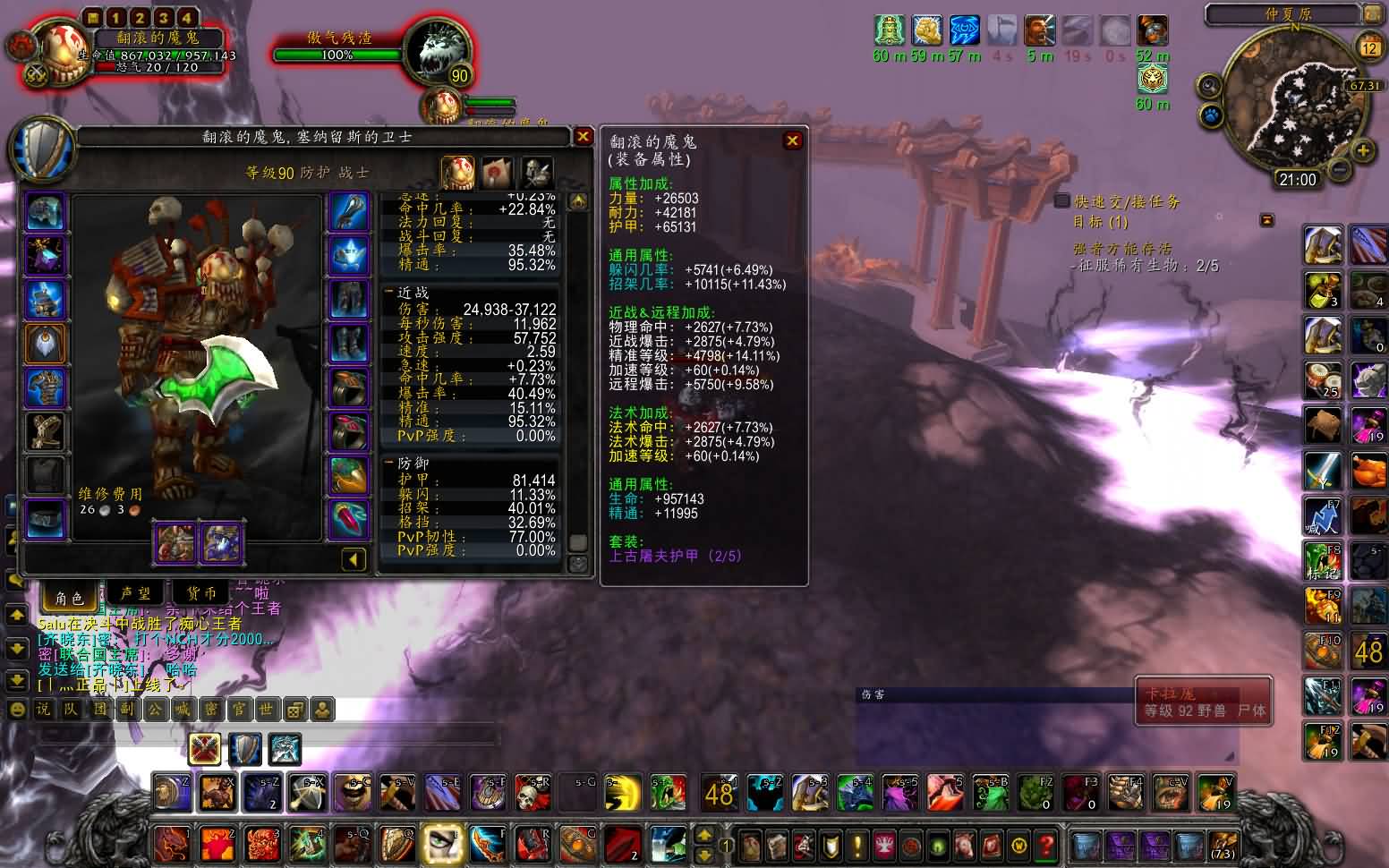Open the minimap tracking paw menu
This screenshot has height=868, width=1389.
tap(1210, 115)
